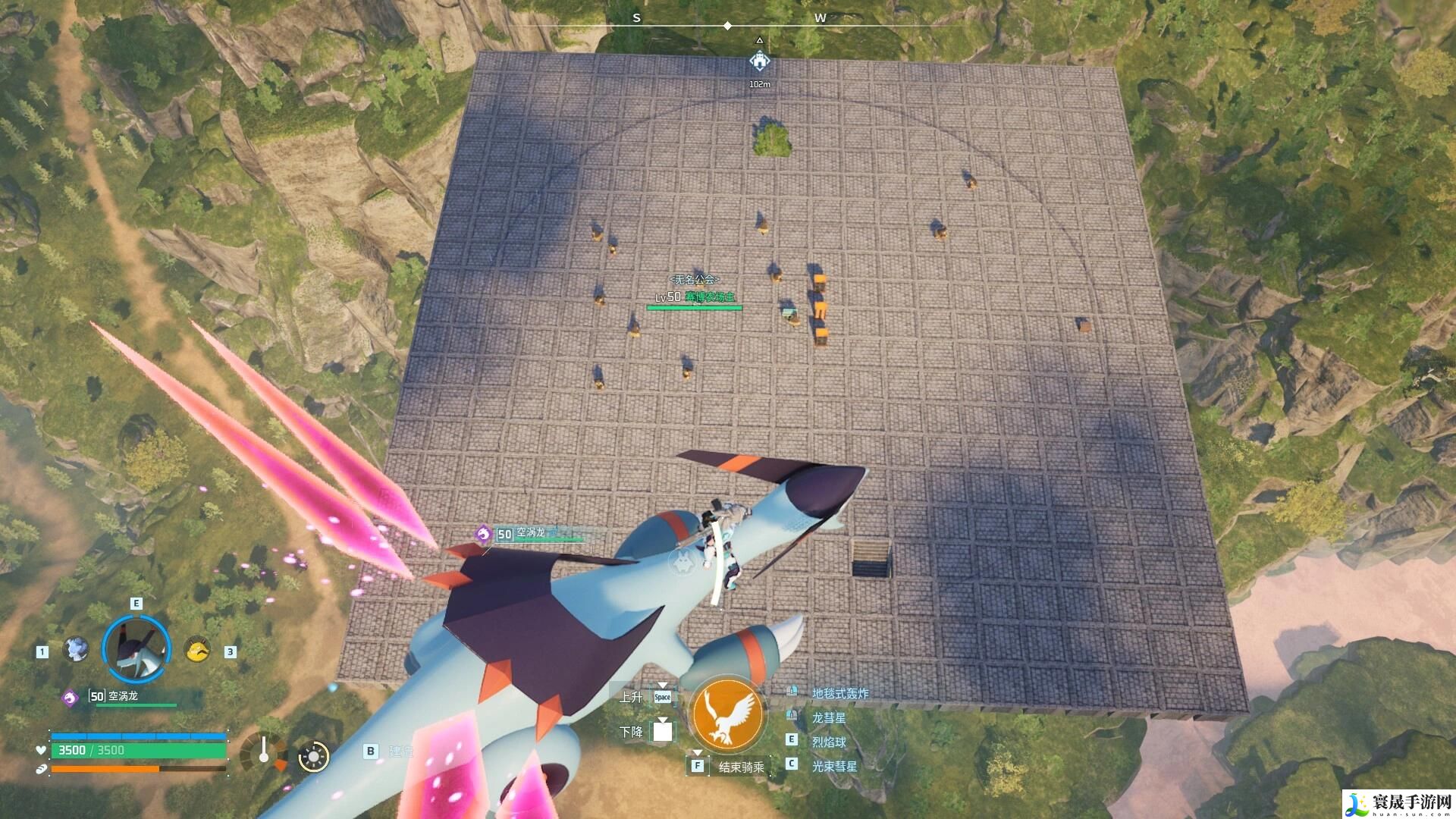Use the 龙彗星 skill

point(828,717)
